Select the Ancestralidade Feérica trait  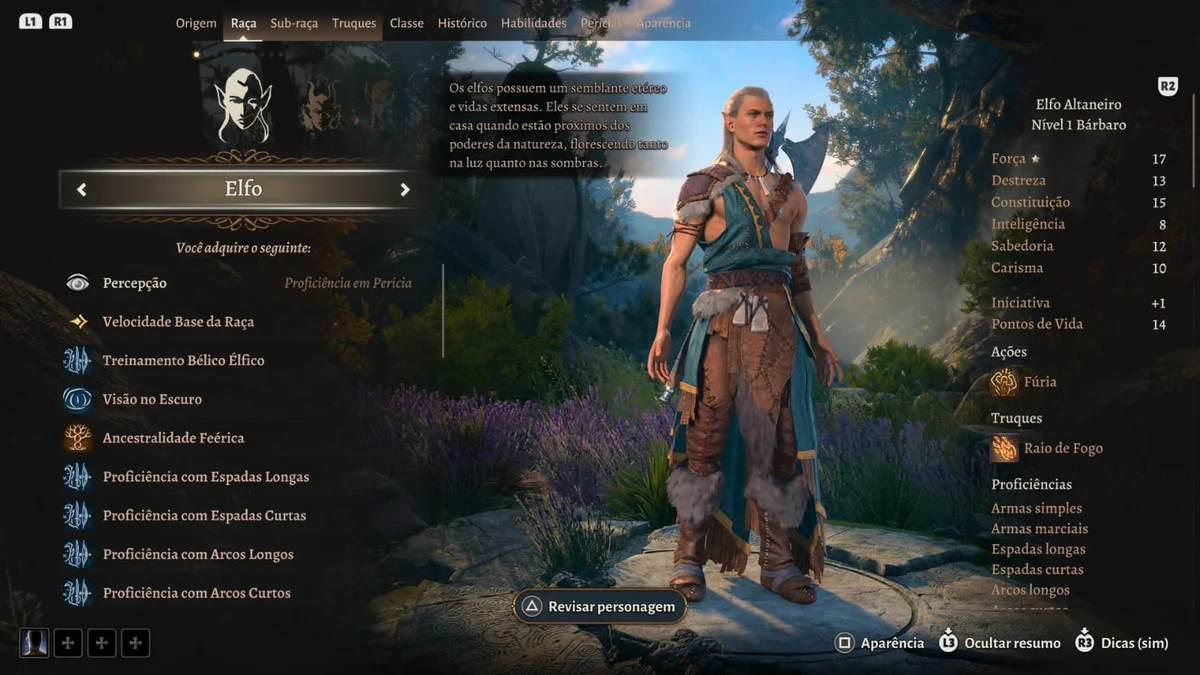[173, 438]
